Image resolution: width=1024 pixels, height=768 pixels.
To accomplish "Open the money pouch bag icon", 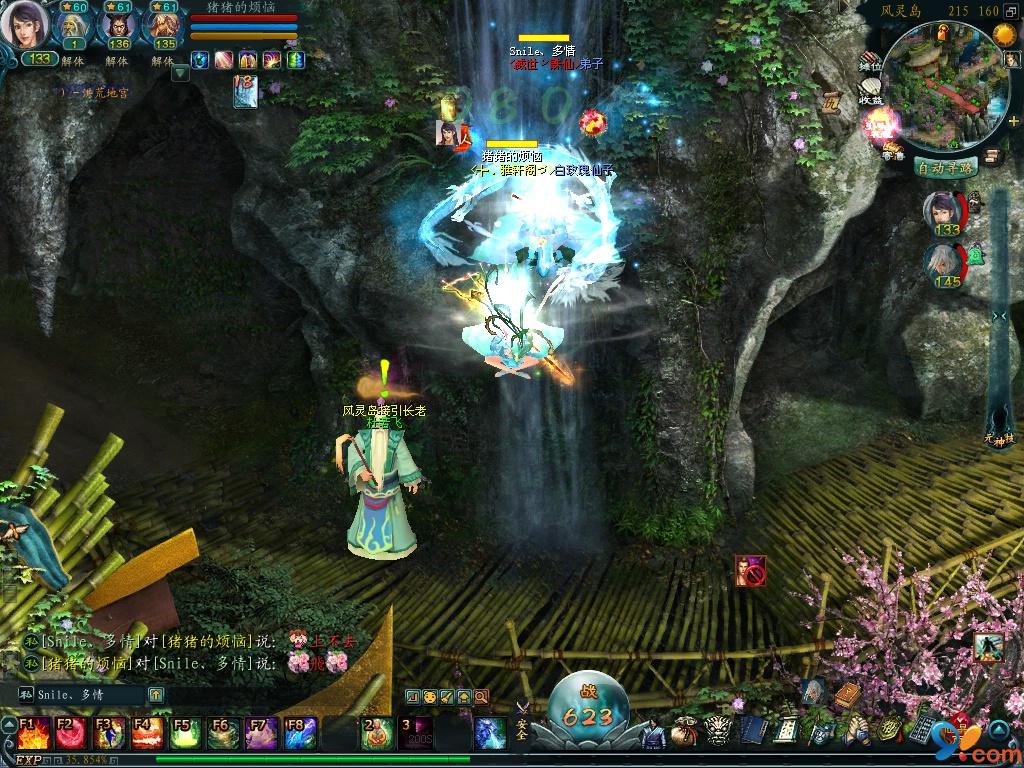I will click(685, 730).
